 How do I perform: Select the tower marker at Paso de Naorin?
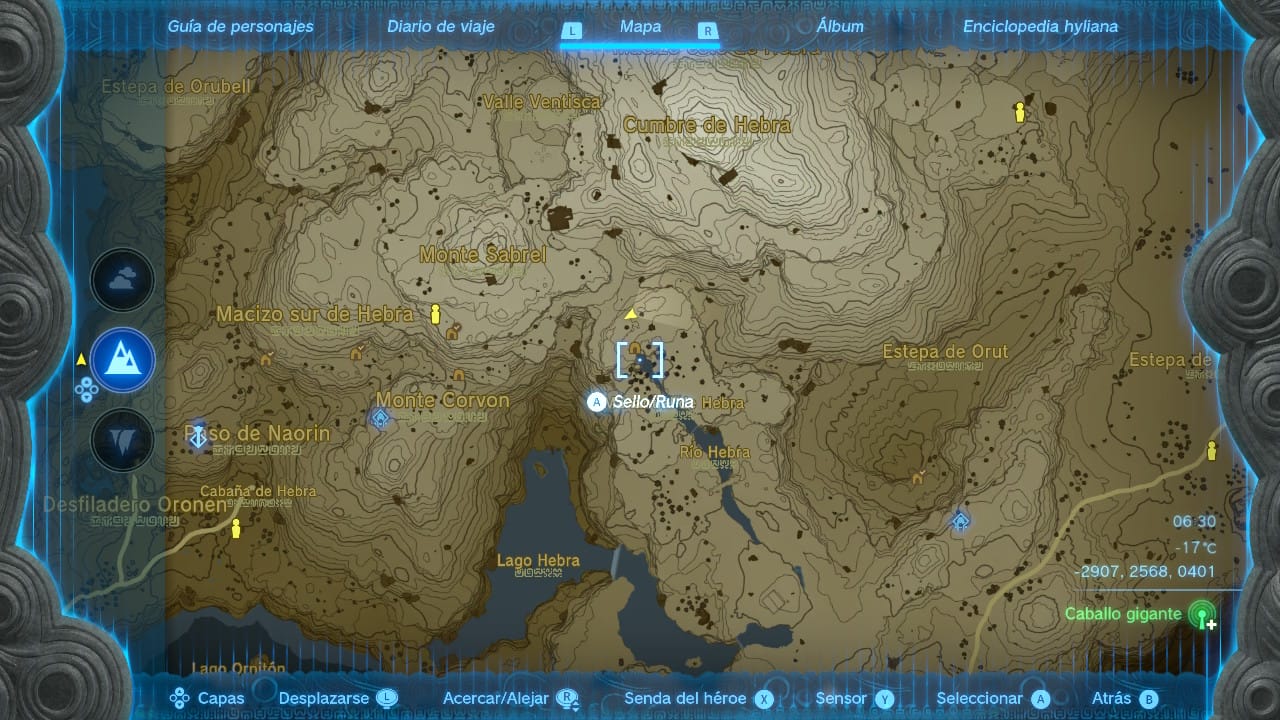(199, 436)
